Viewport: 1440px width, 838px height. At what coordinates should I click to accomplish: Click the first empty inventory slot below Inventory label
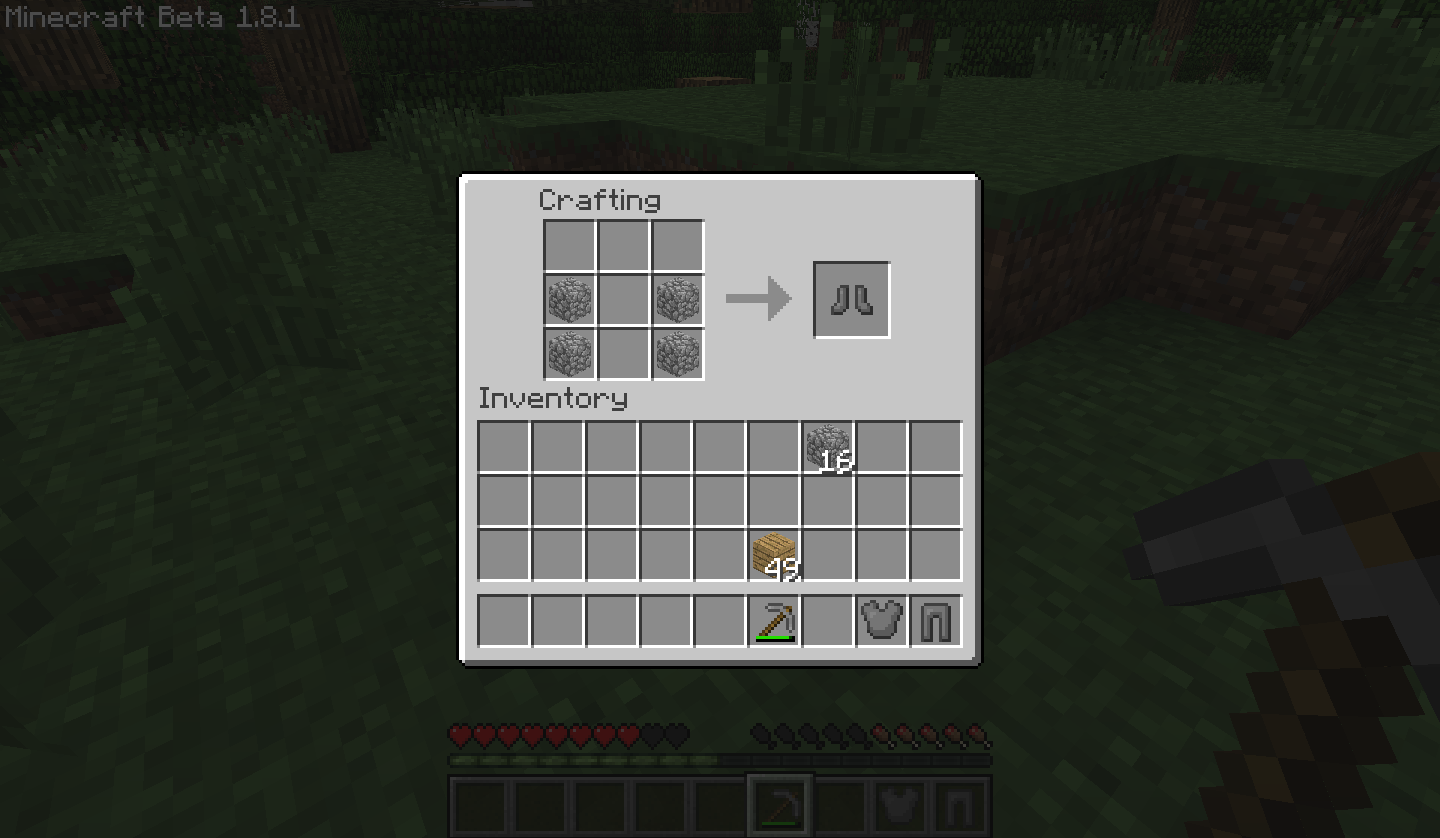click(x=502, y=444)
